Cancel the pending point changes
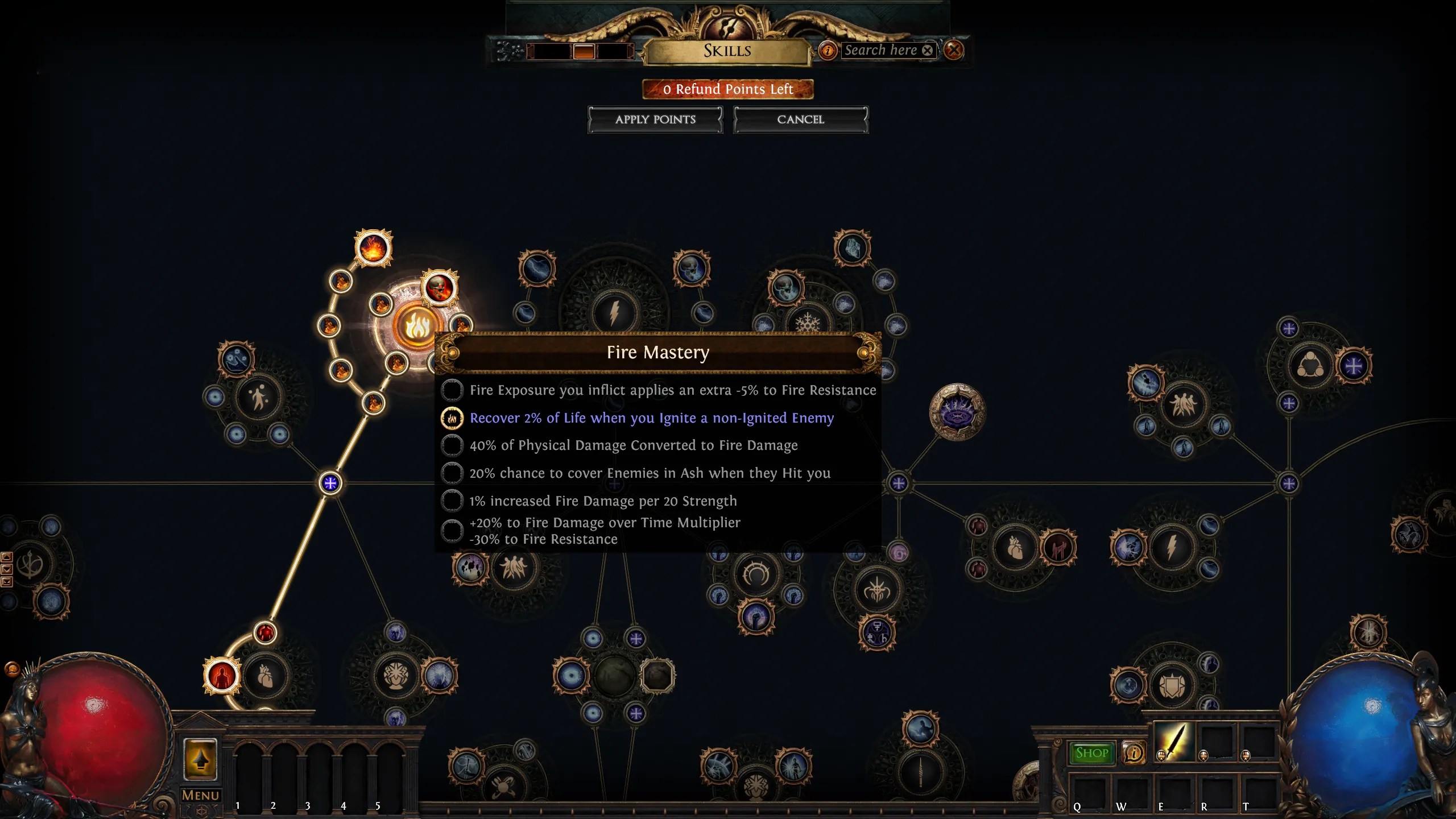 point(800,119)
